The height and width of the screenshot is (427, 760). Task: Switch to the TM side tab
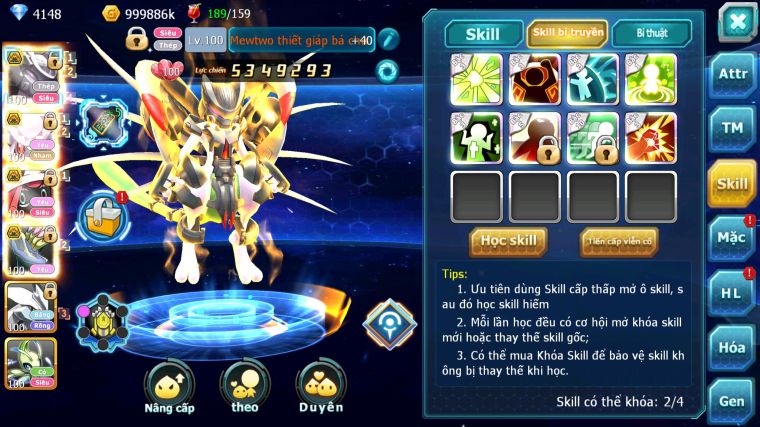pos(732,128)
